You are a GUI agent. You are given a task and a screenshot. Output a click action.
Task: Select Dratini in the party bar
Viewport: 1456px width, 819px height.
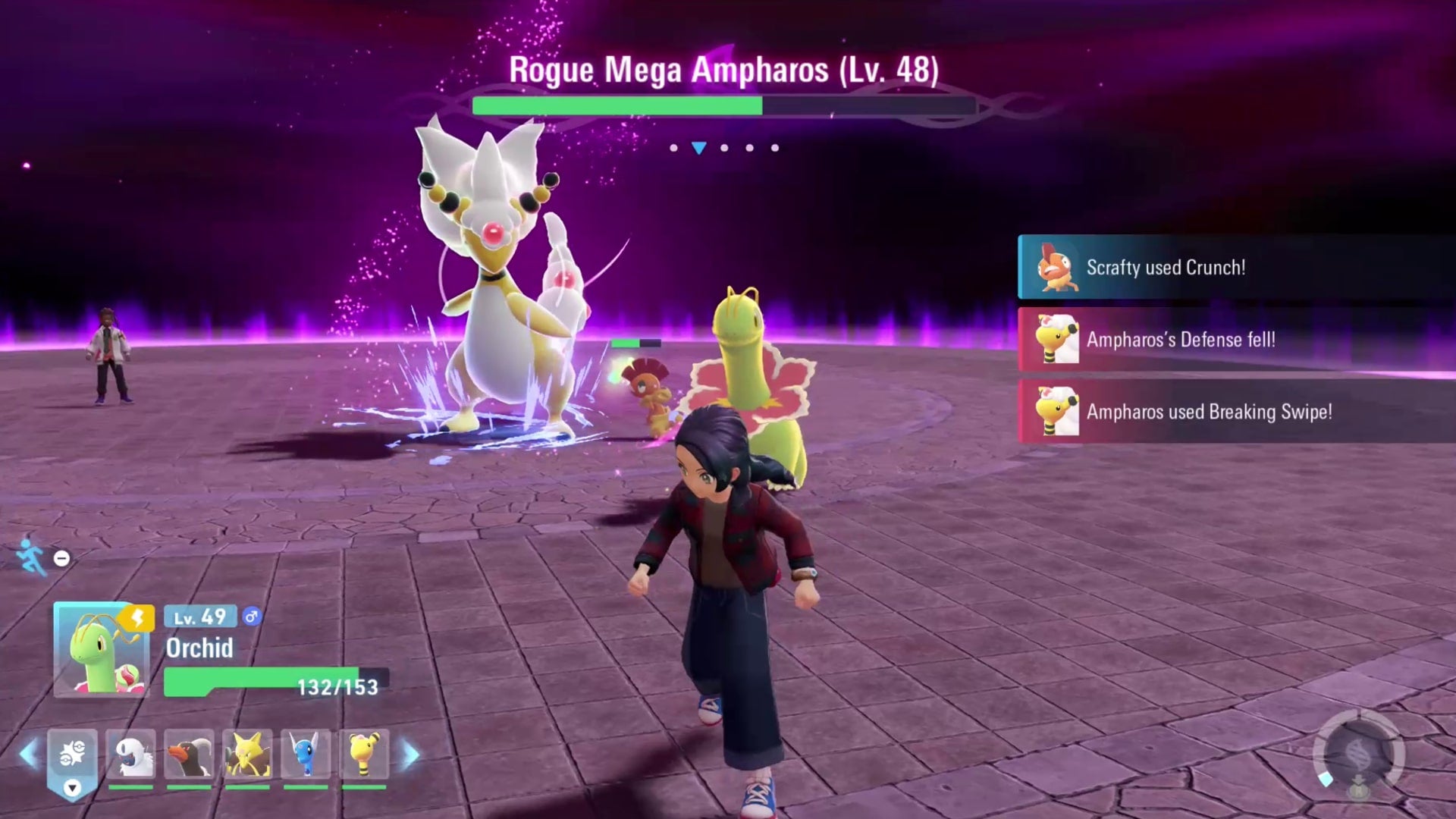coord(306,752)
